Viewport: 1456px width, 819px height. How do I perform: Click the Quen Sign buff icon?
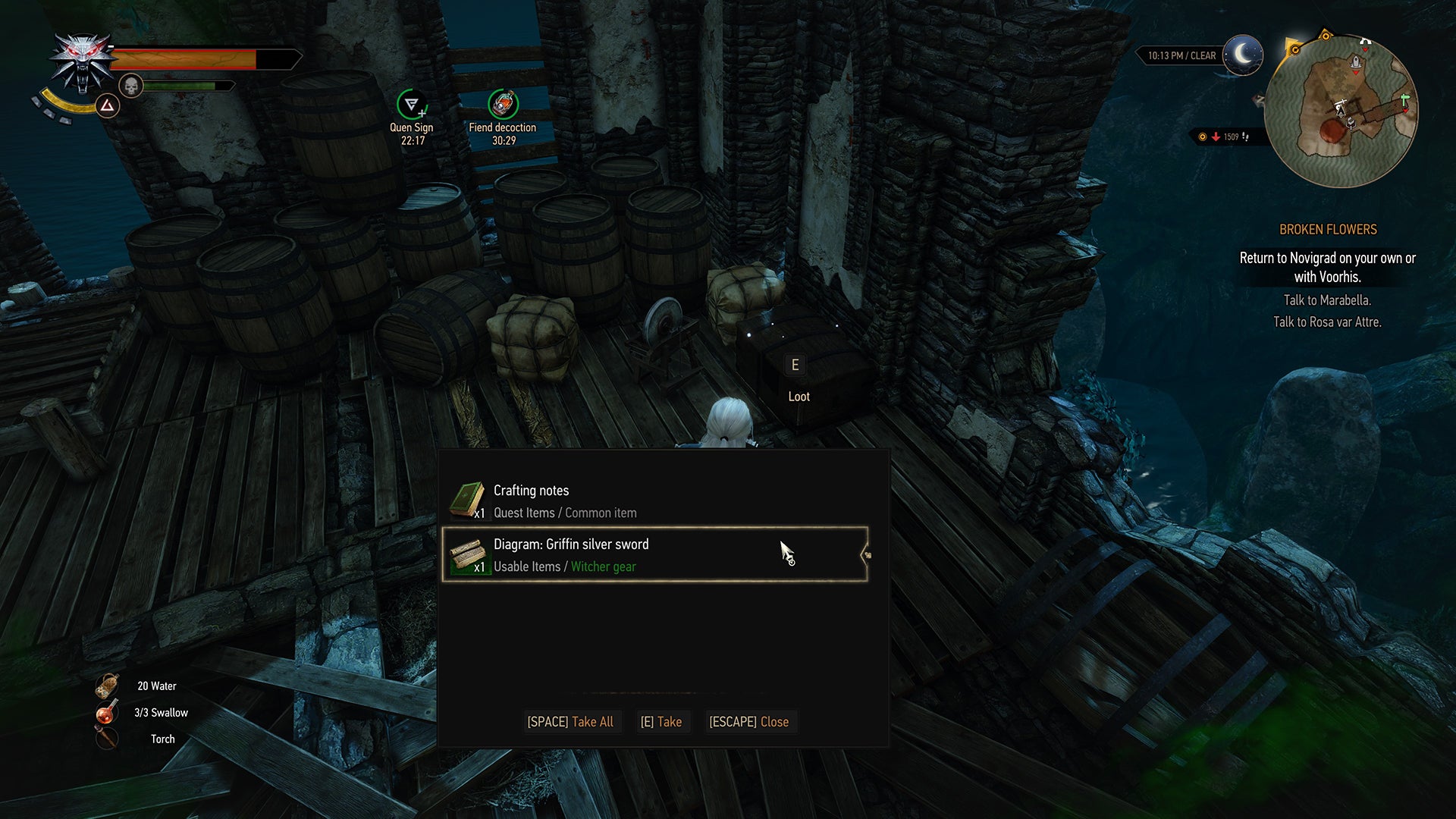(410, 105)
